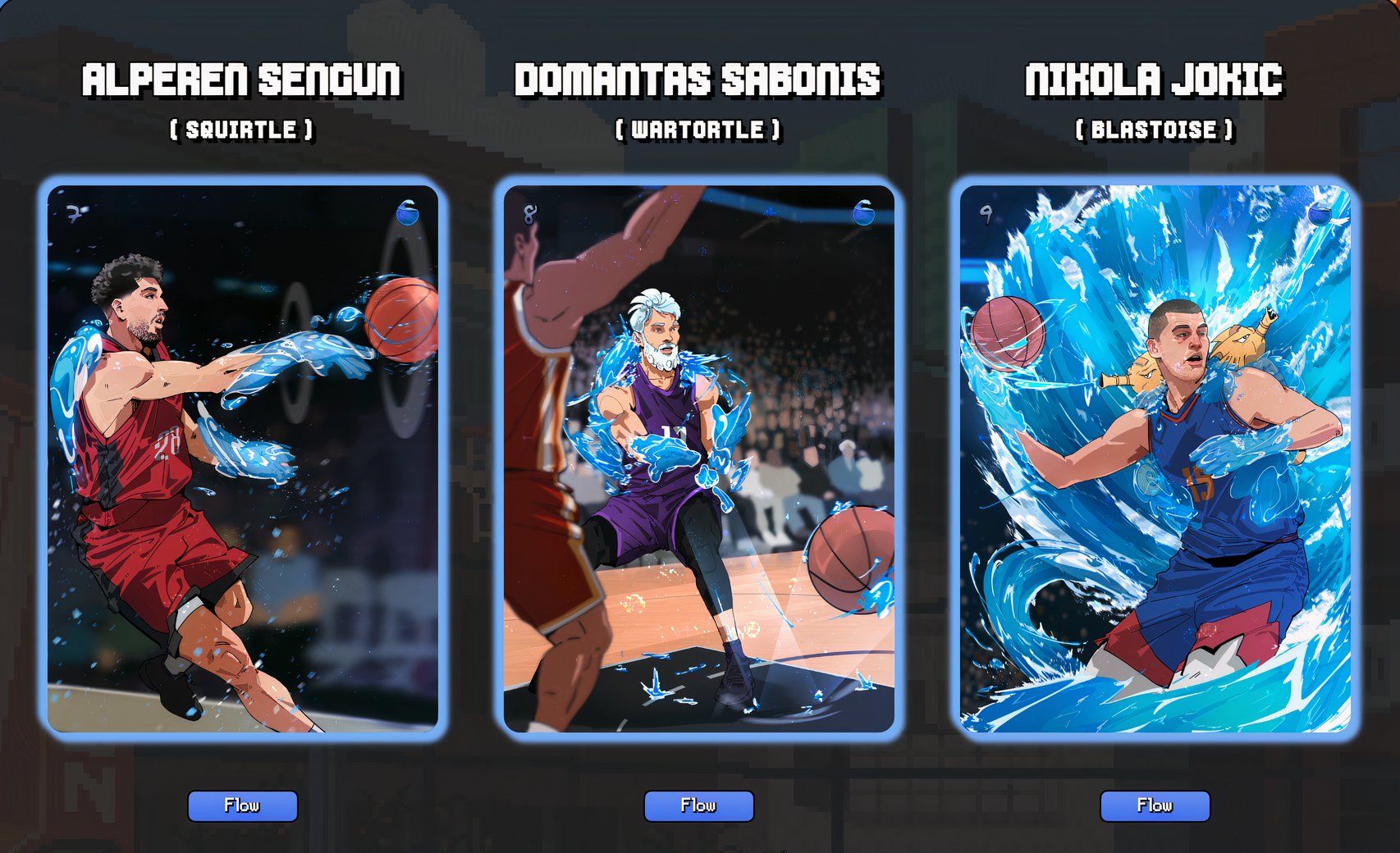Toggle Flow for the Alperen Sengun card

[x=244, y=805]
